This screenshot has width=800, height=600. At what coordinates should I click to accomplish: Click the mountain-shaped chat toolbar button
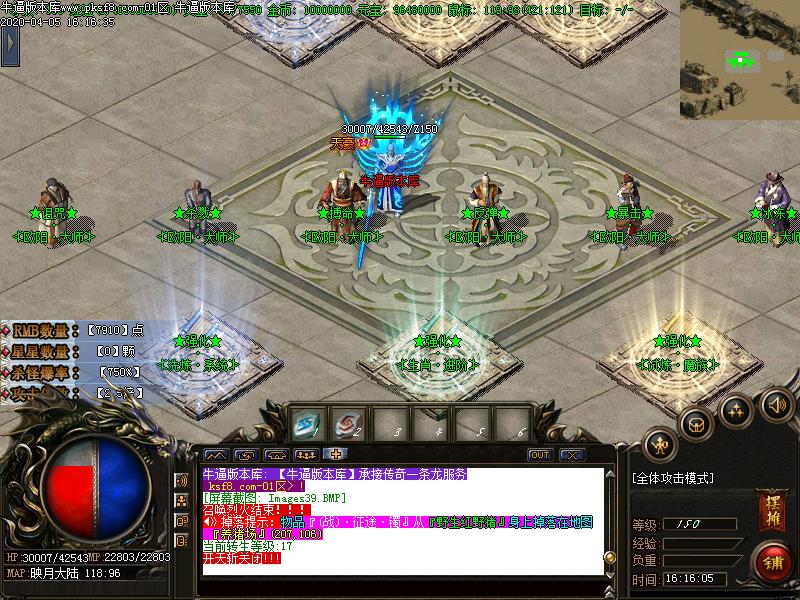216,455
